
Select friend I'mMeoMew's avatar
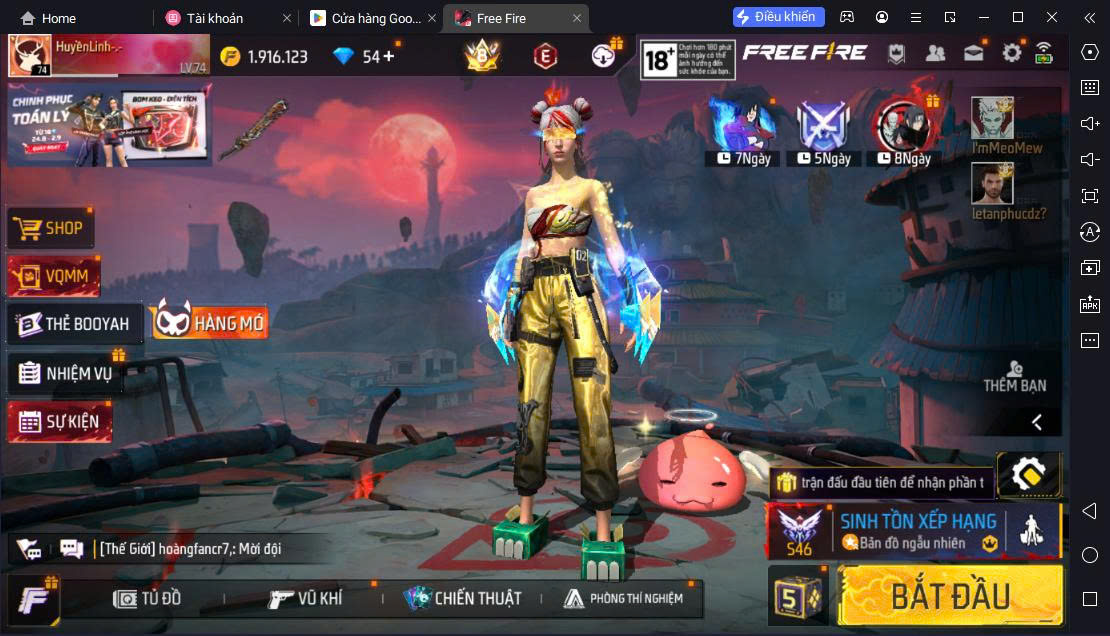992,119
